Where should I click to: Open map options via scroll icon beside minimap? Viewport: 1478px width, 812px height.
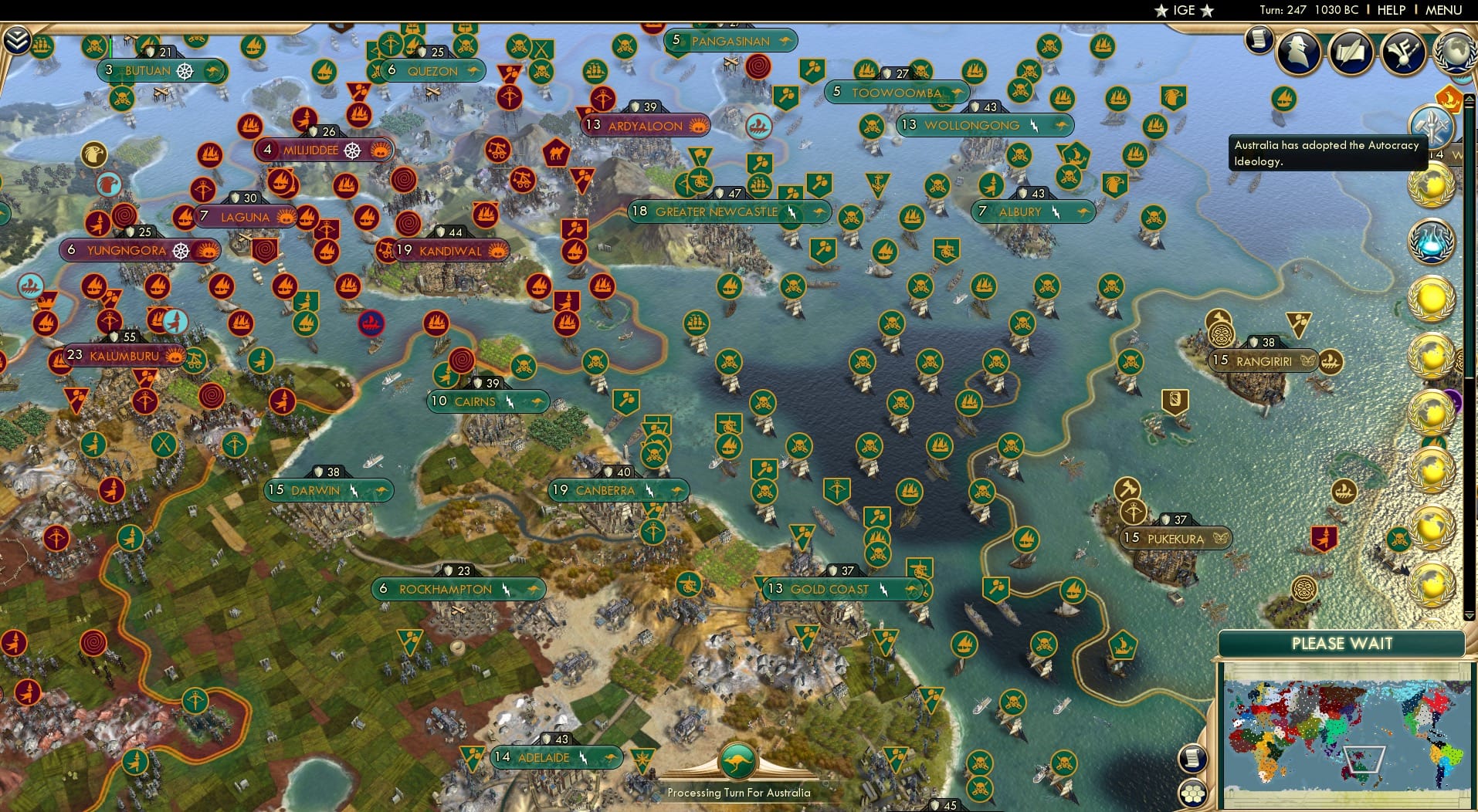coord(1193,759)
